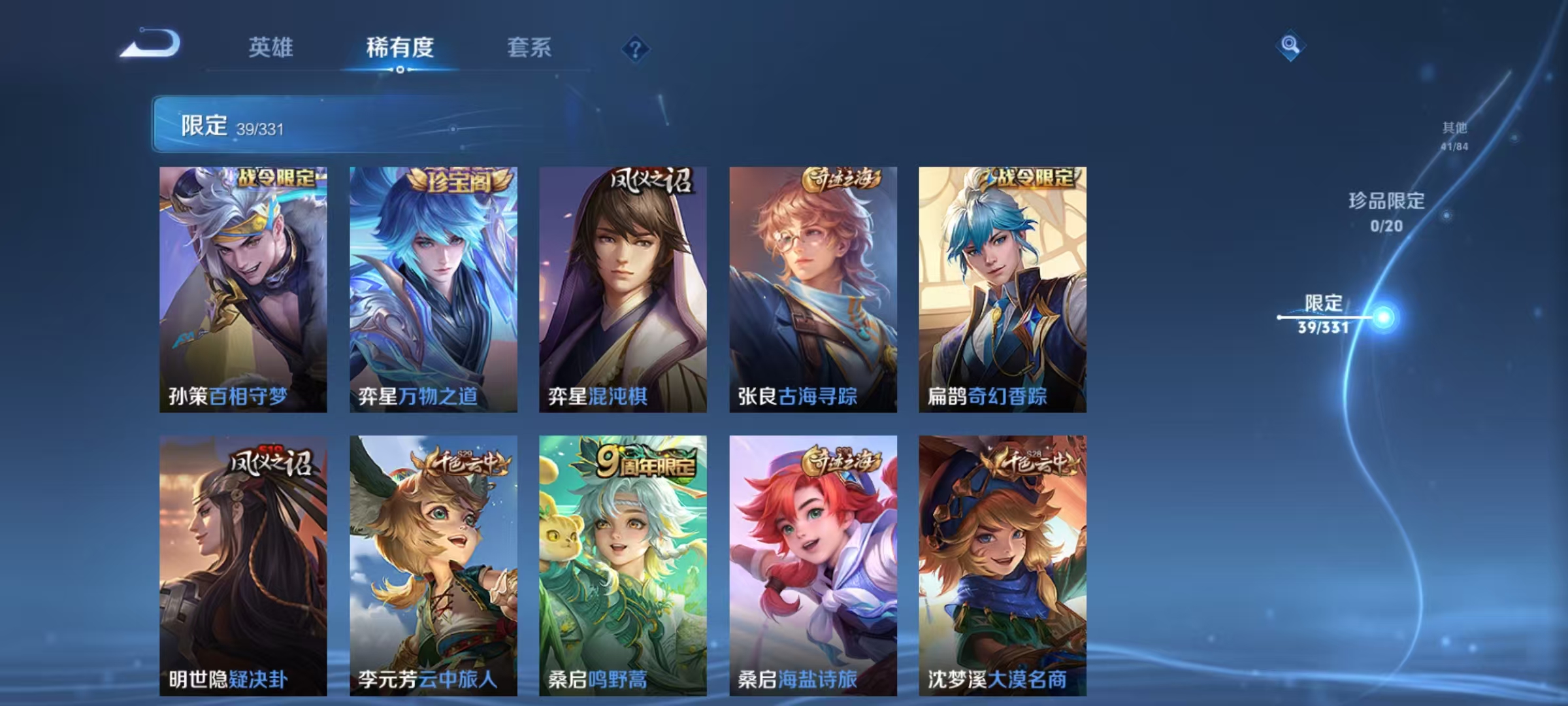The width and height of the screenshot is (1568, 706).
Task: Open the help question mark icon
Action: coord(635,48)
